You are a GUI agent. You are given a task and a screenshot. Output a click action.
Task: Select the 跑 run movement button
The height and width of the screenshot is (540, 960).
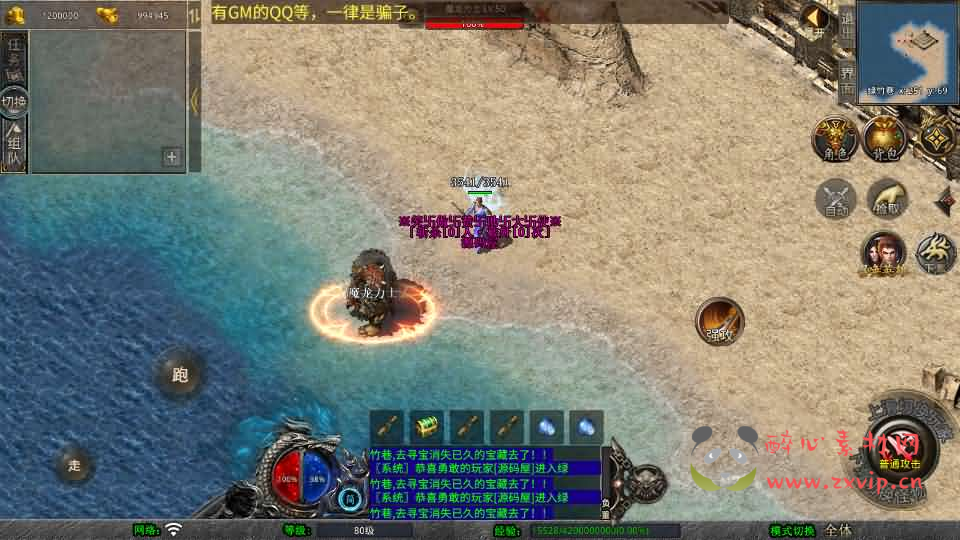click(x=180, y=376)
